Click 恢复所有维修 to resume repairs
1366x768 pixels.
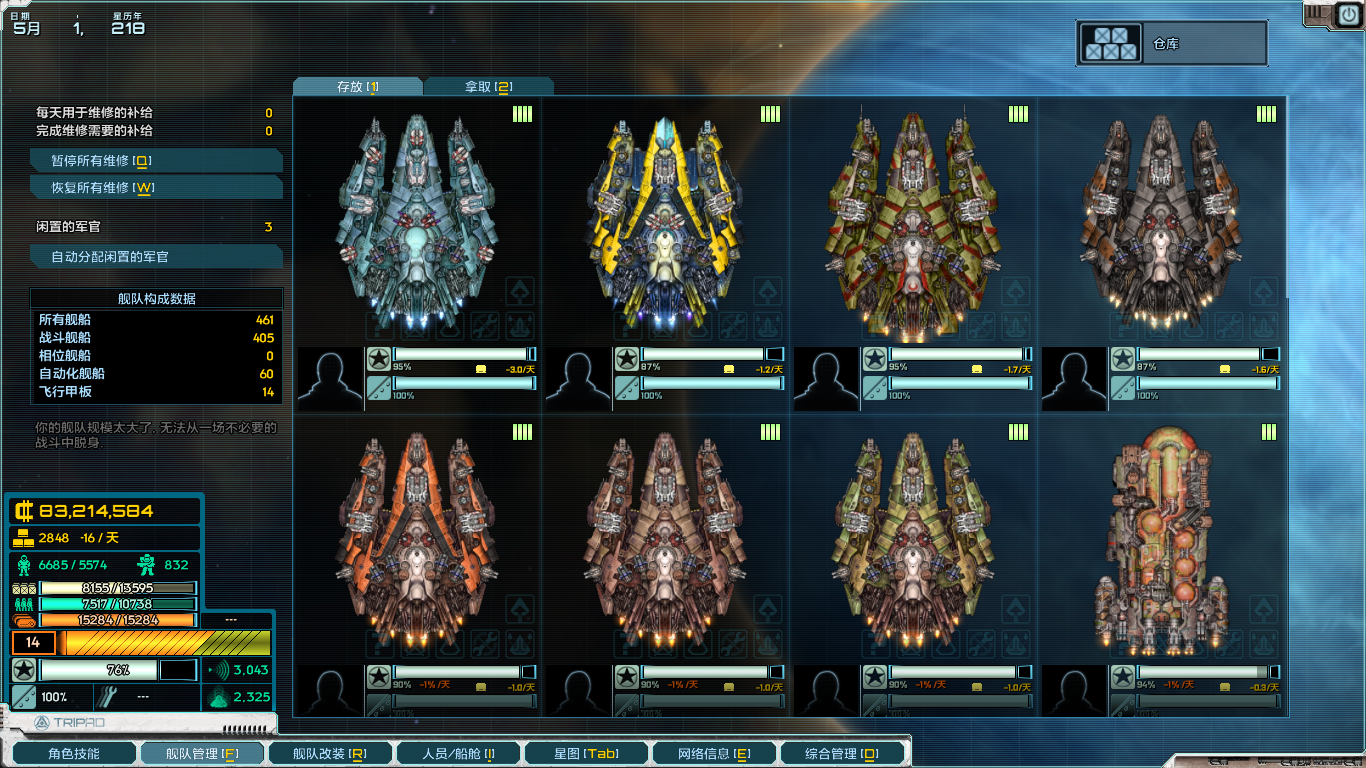pyautogui.click(x=156, y=188)
